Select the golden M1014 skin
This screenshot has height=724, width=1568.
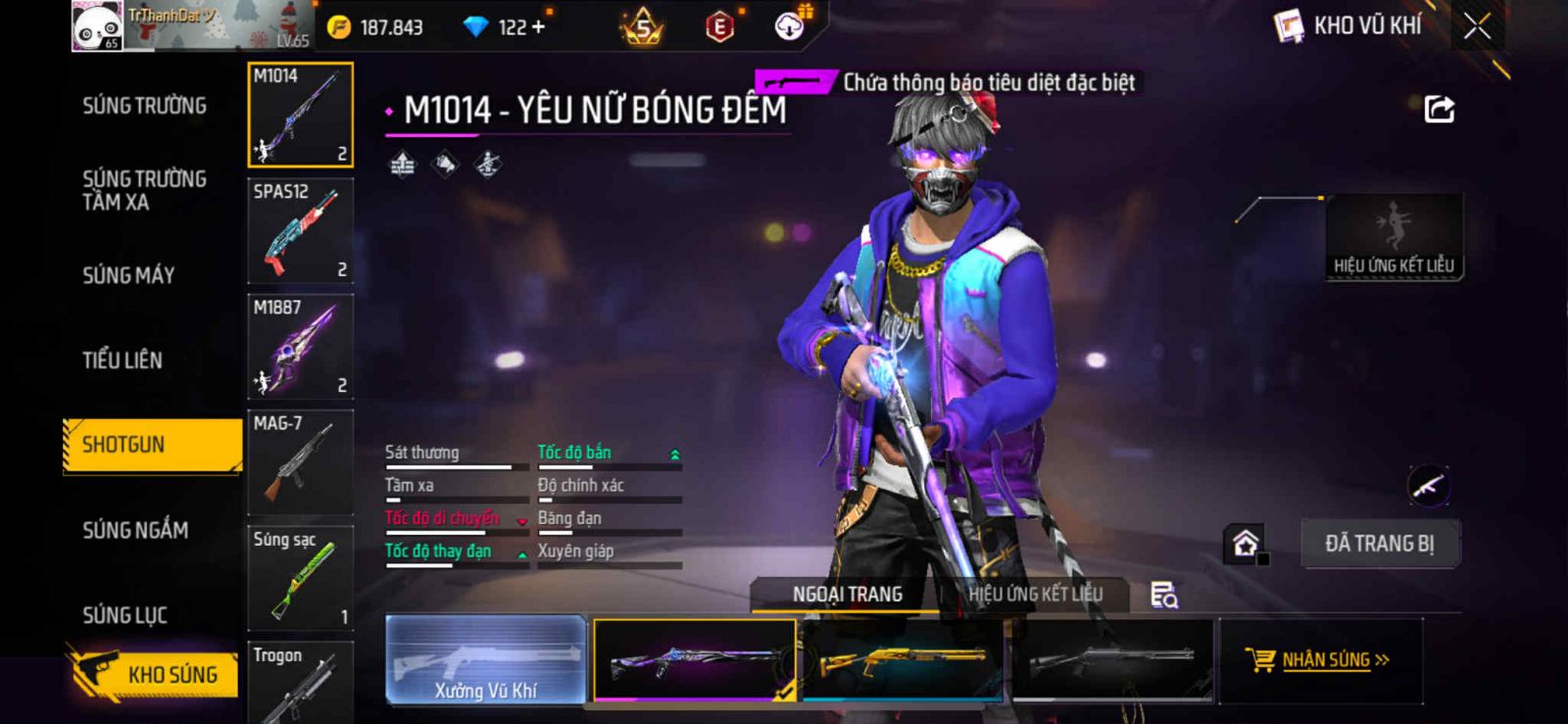[902, 660]
